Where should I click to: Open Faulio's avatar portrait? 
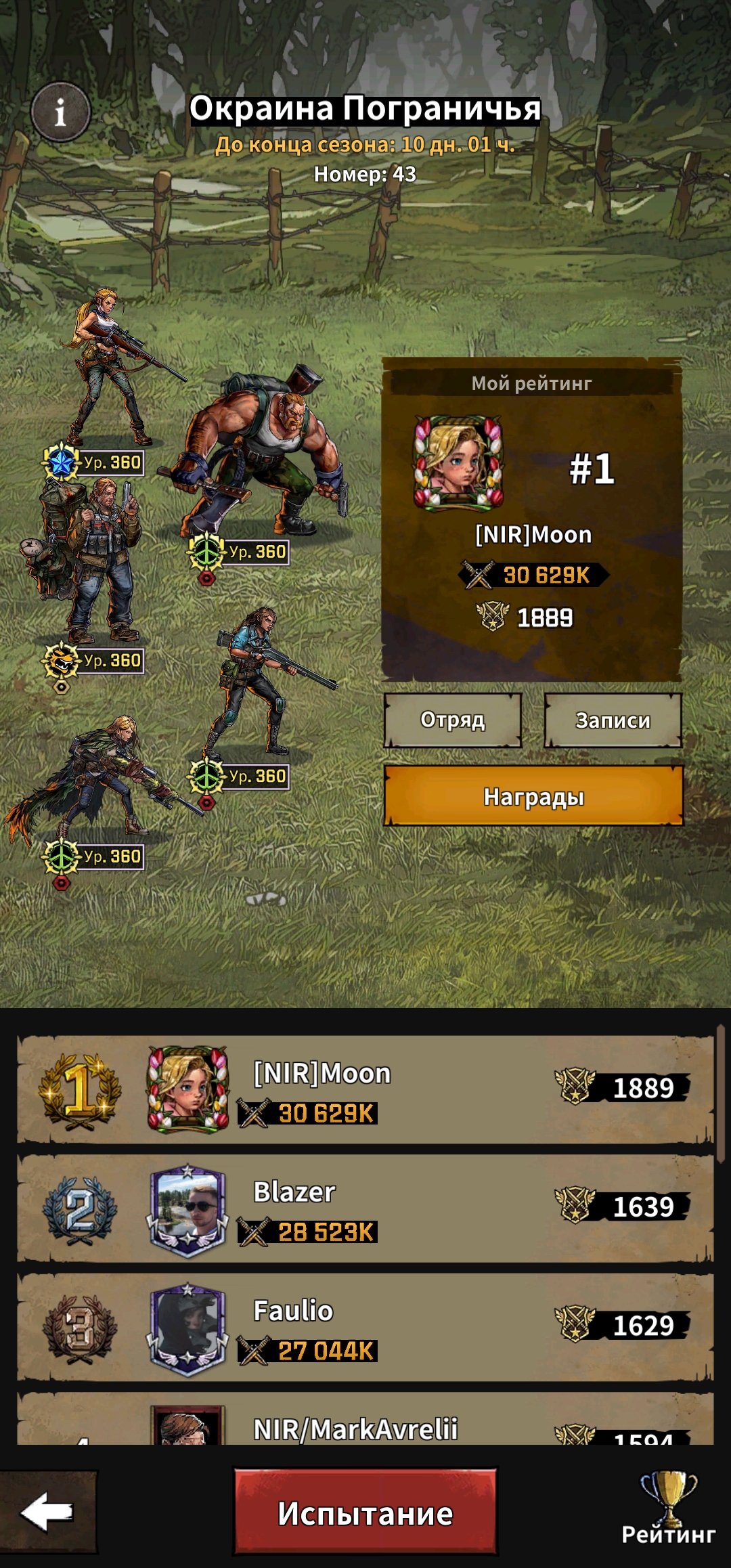[187, 1329]
